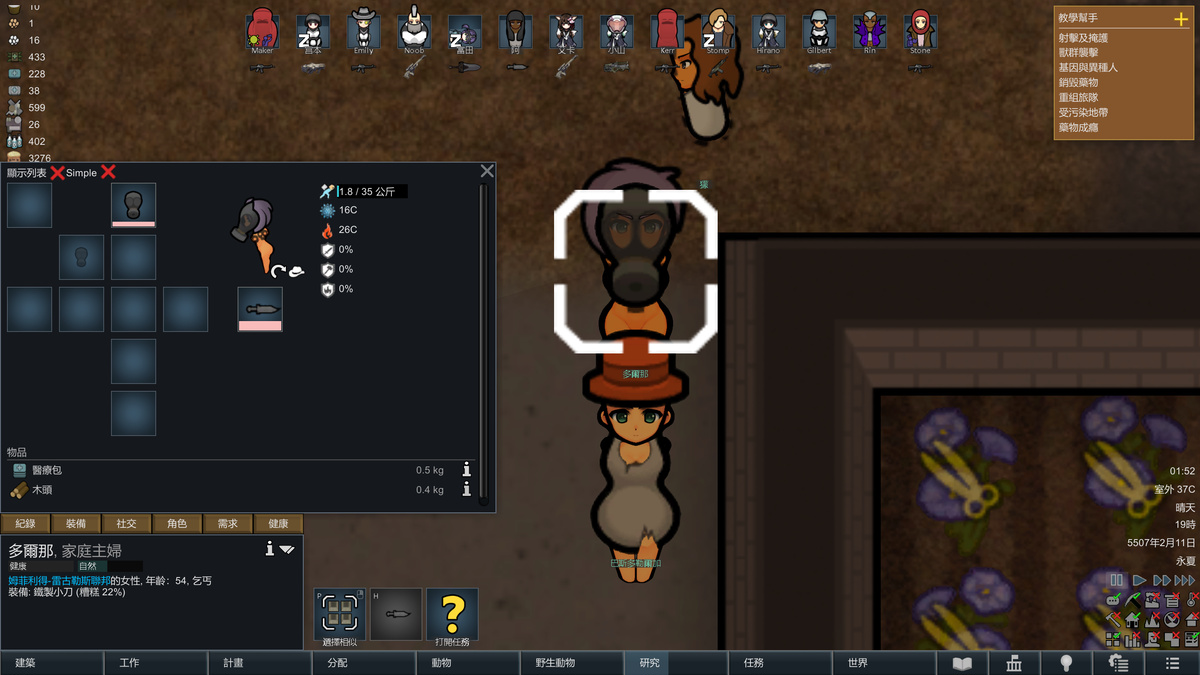Pause the game with the pause button
The width and height of the screenshot is (1200, 675).
click(1117, 580)
